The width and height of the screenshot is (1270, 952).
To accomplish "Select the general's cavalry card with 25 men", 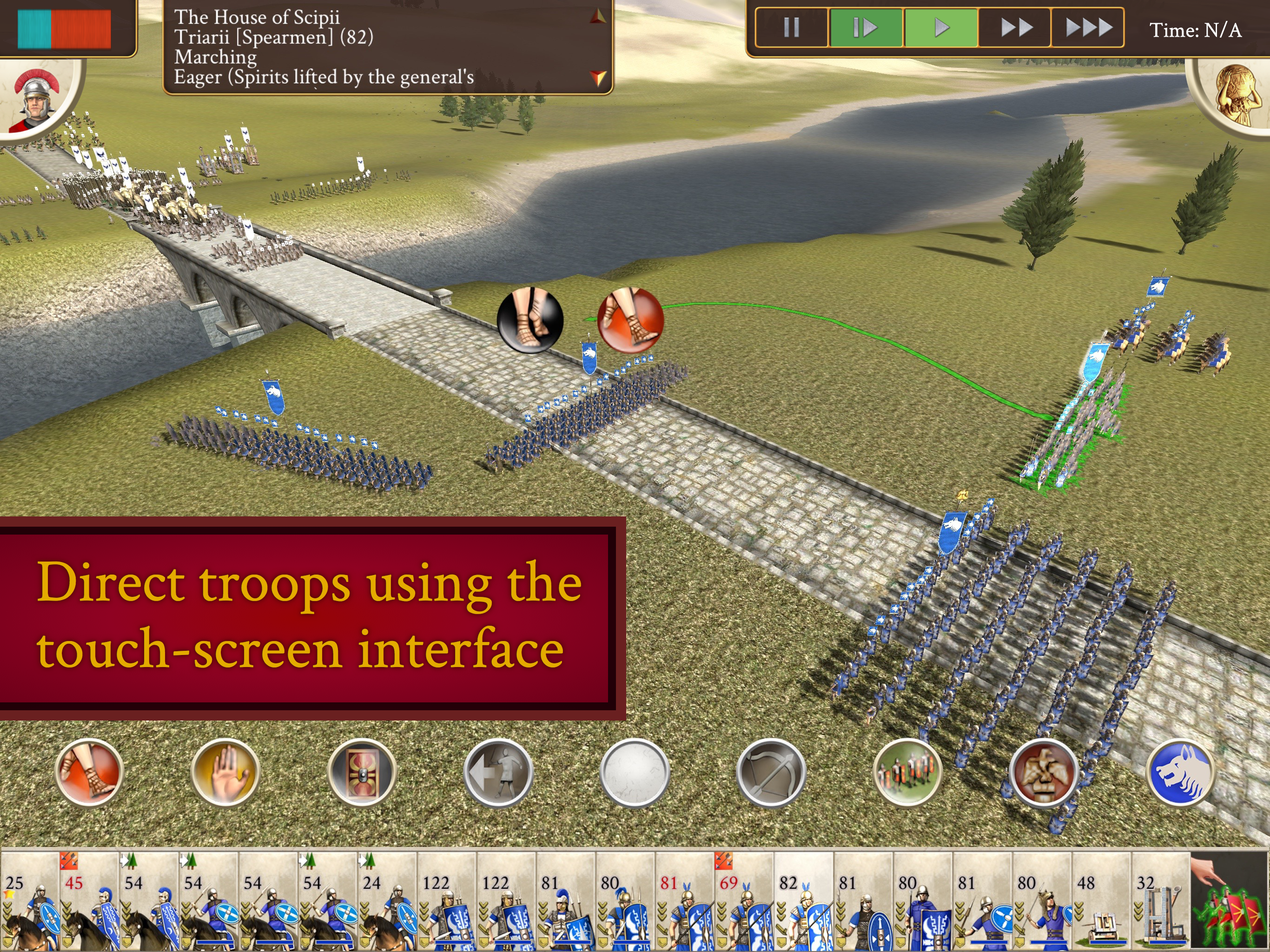I will [30, 901].
